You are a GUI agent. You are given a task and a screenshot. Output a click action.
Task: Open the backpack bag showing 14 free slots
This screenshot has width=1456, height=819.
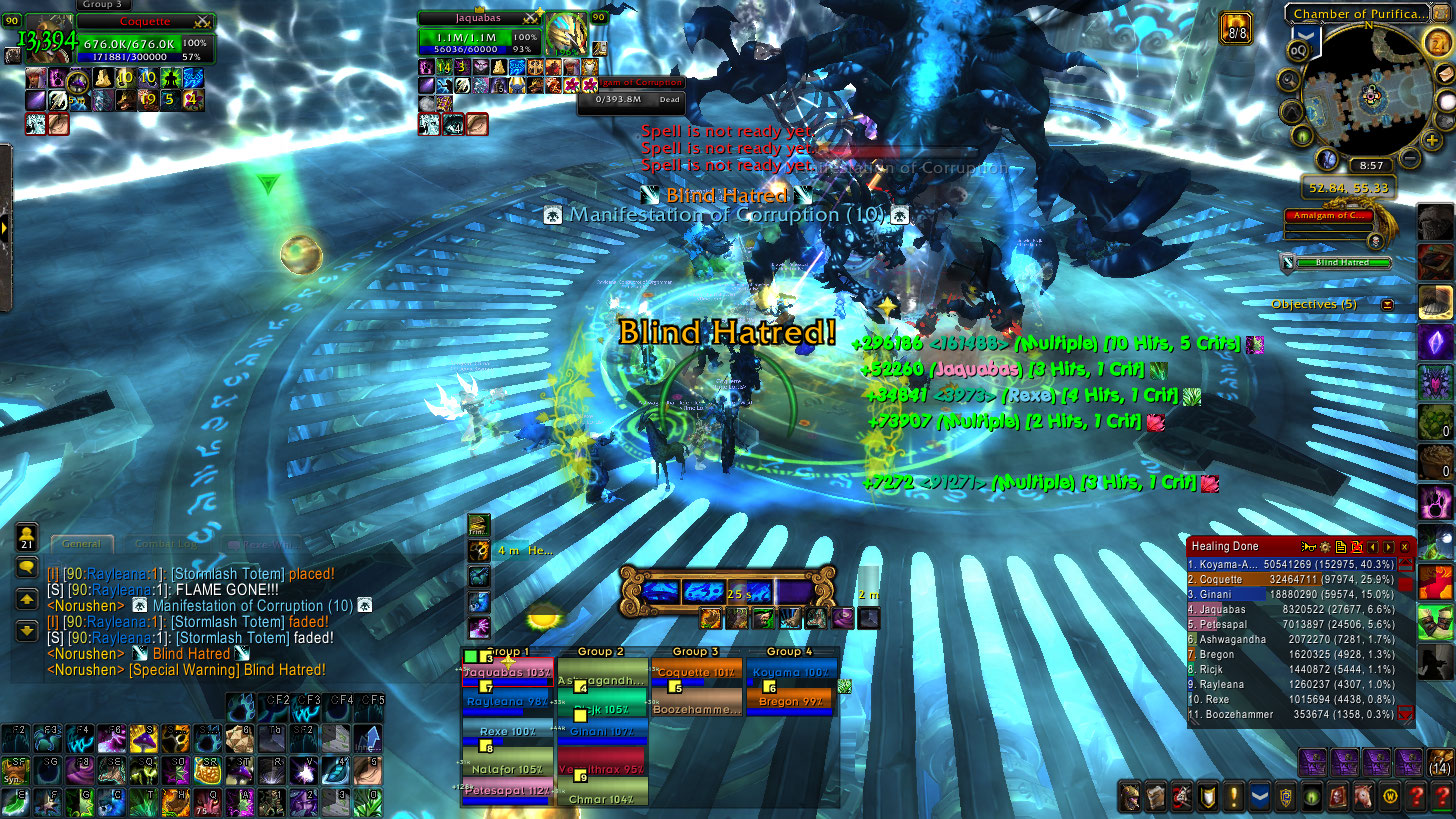pos(1440,762)
